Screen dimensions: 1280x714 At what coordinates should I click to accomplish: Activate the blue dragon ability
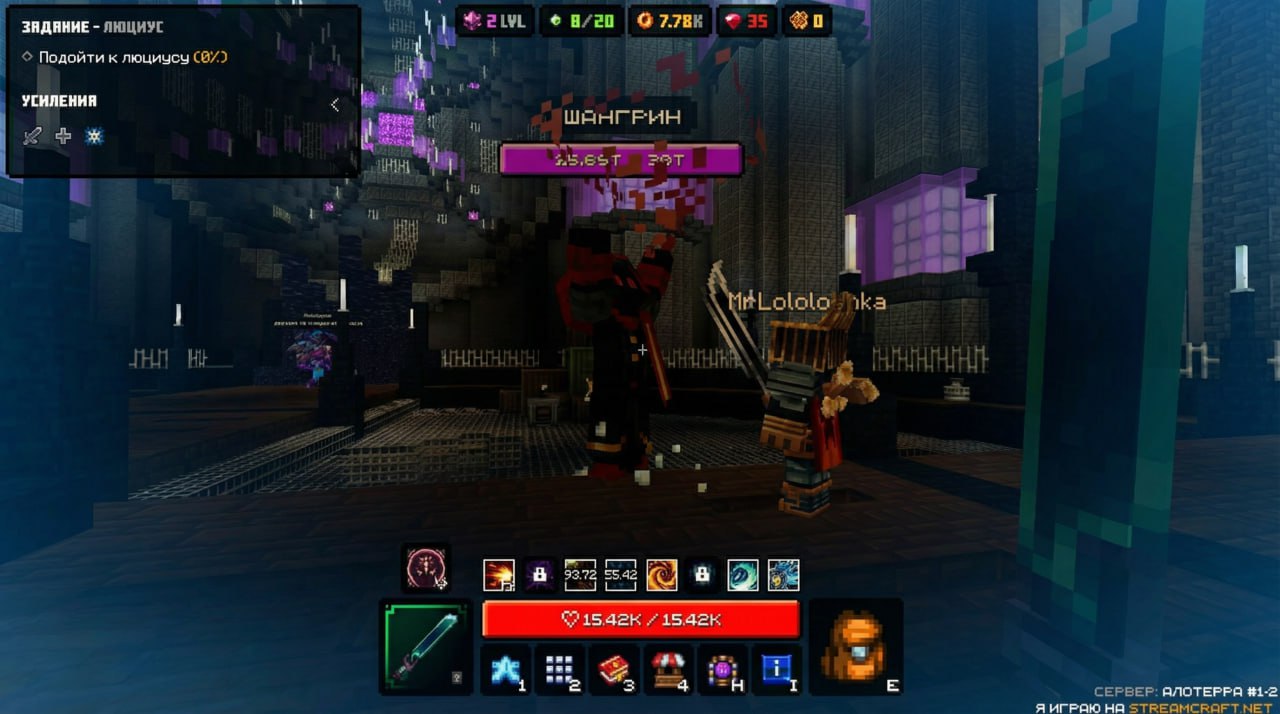pyautogui.click(x=783, y=575)
